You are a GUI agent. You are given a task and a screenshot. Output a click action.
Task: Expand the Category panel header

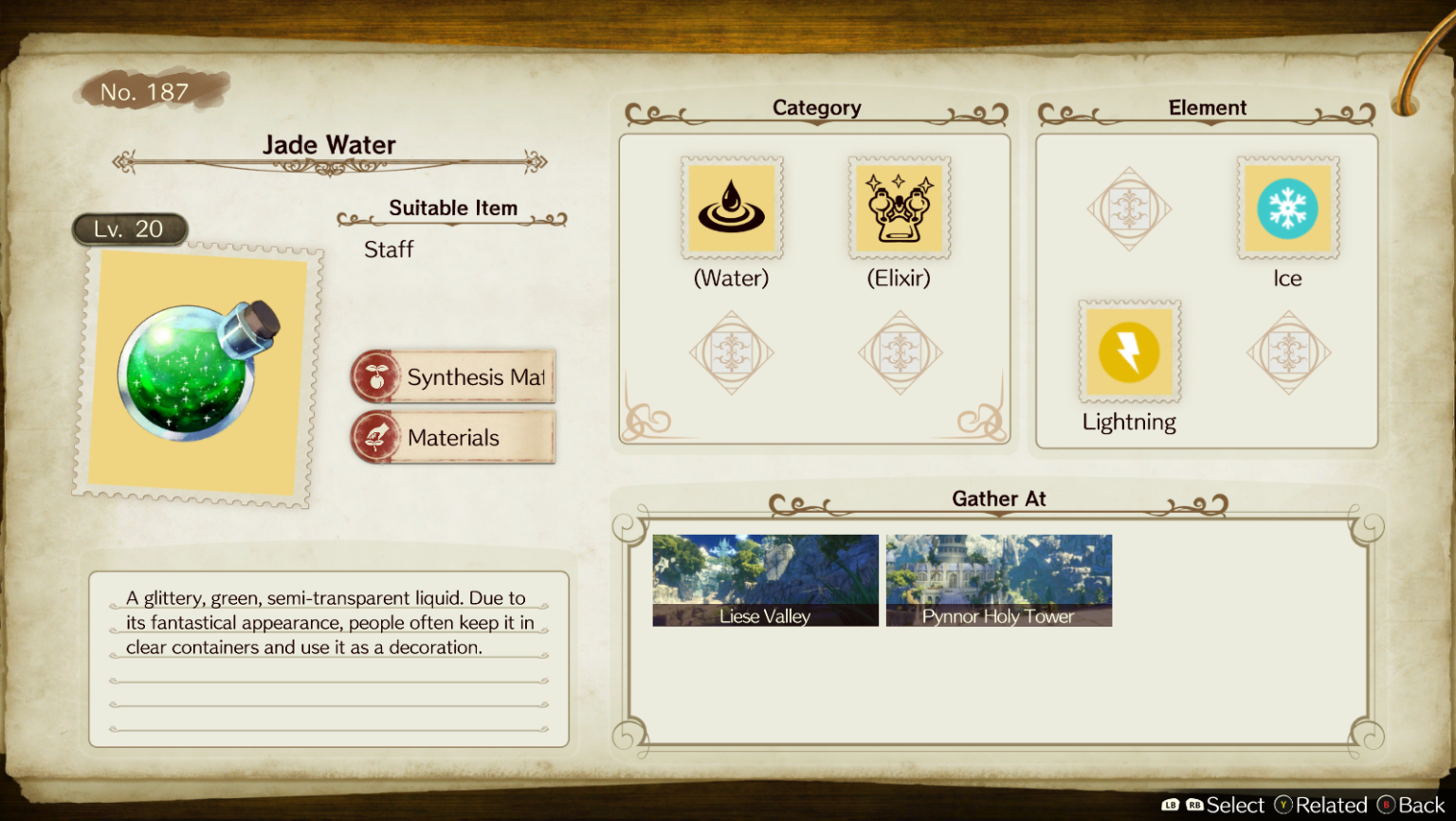[816, 108]
